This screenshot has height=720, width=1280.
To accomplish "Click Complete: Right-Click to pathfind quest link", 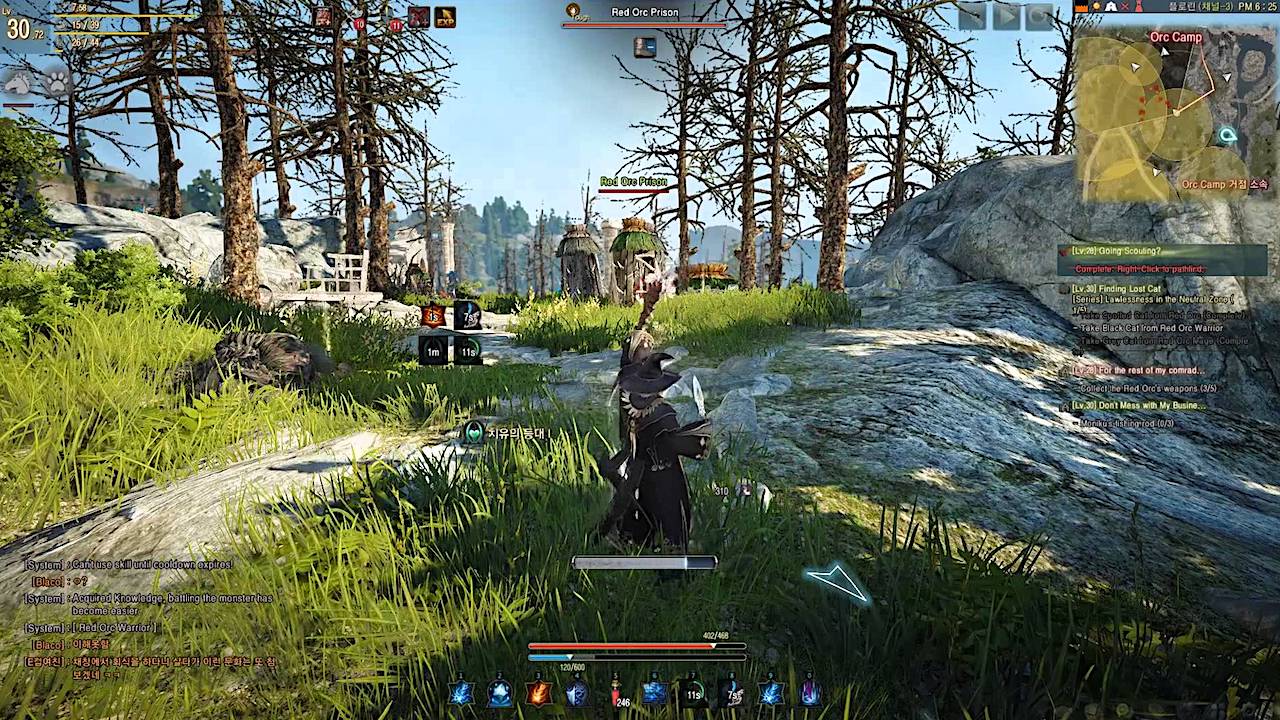I will [x=1140, y=268].
